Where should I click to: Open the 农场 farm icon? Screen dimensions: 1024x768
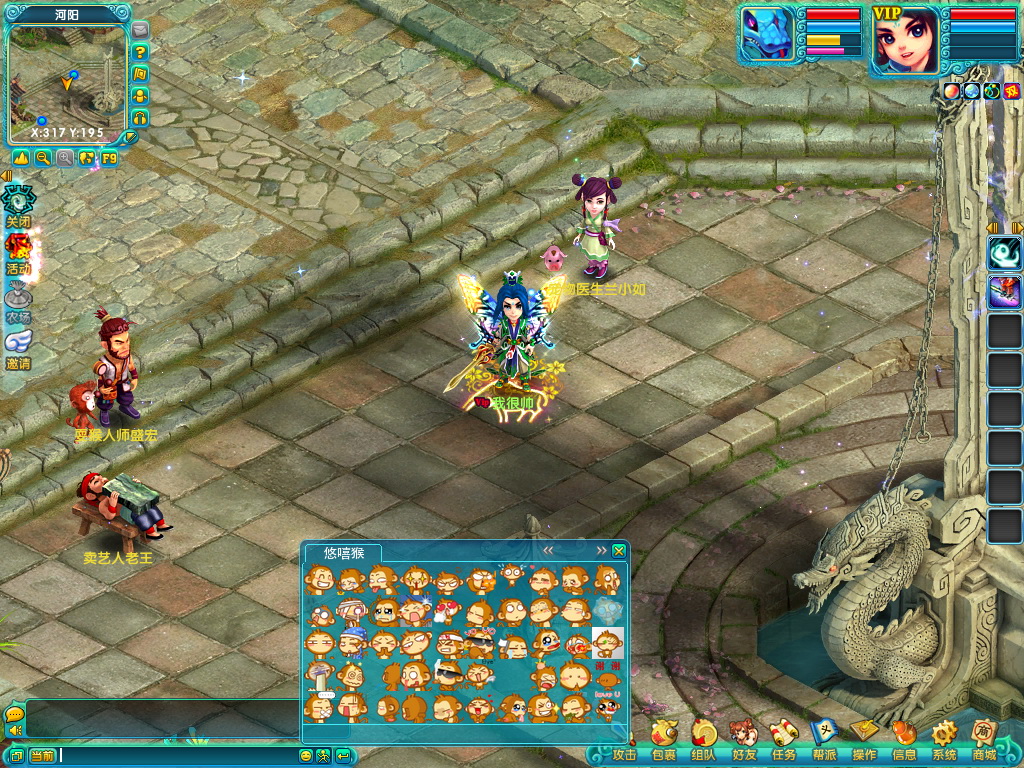click(x=18, y=300)
